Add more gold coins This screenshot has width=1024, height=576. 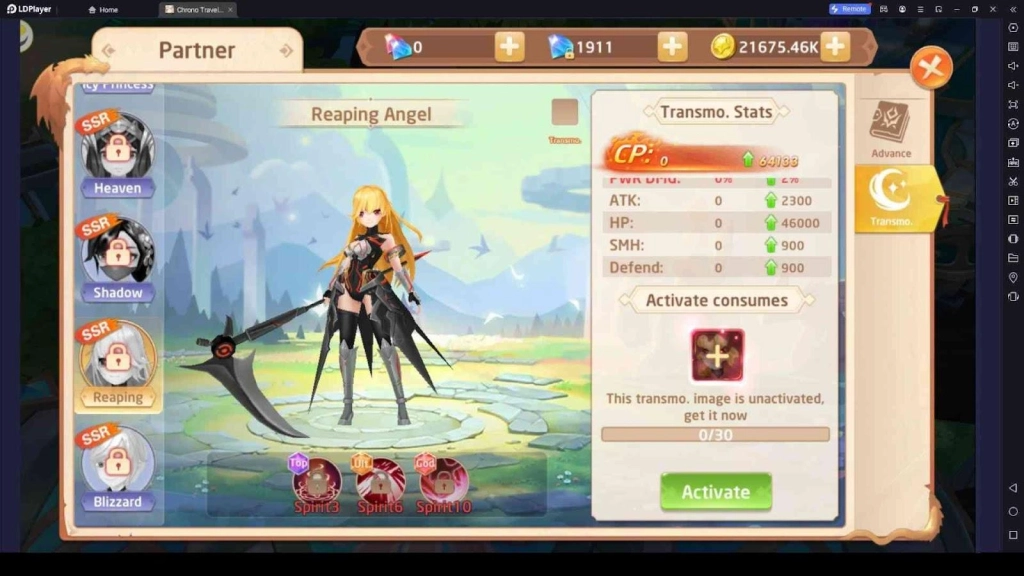click(835, 46)
